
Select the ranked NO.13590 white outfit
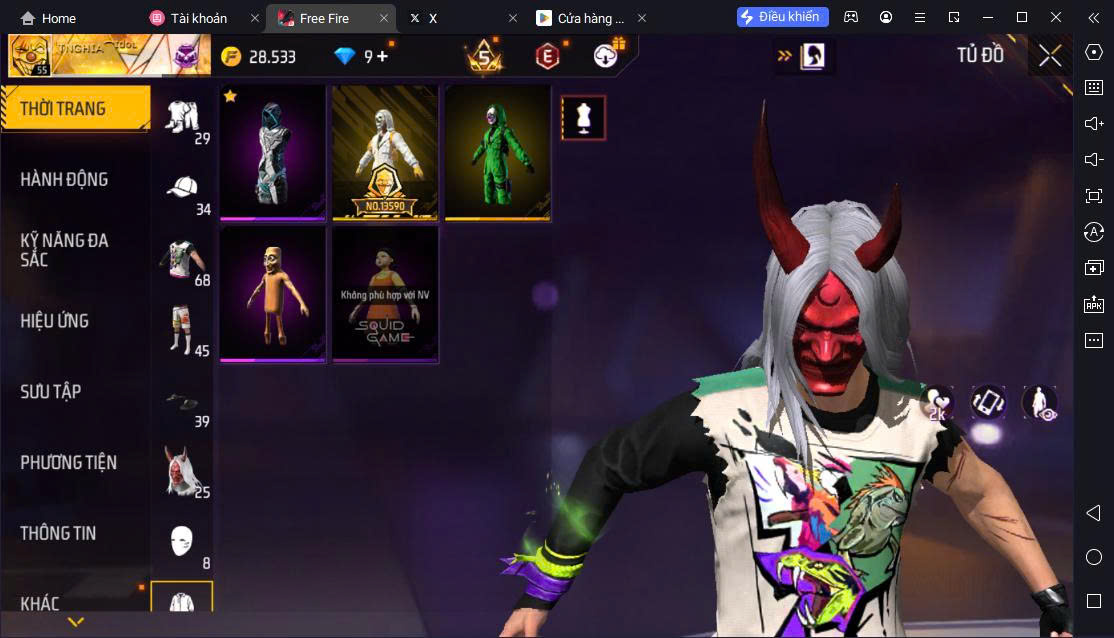click(385, 152)
